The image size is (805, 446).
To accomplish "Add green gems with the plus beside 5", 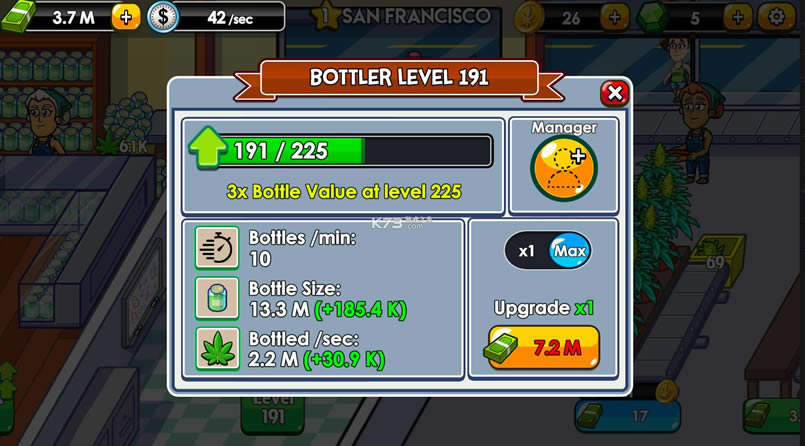I will pos(737,17).
